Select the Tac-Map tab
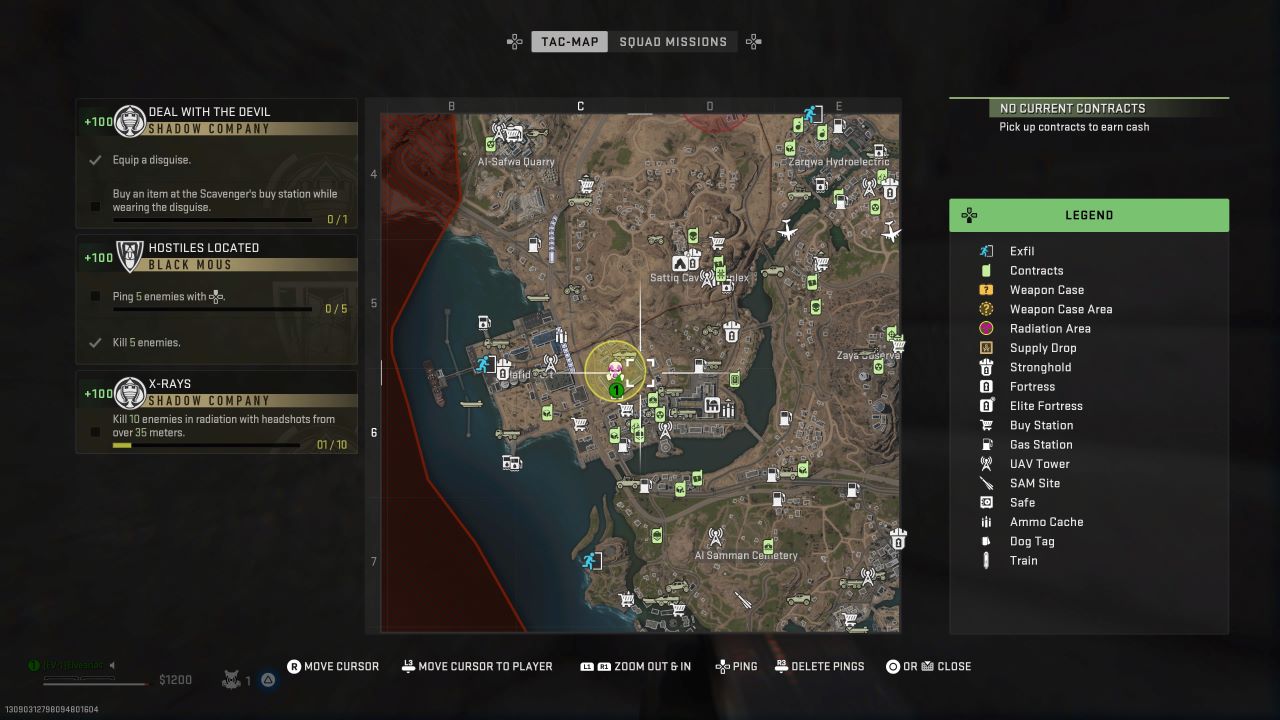The width and height of the screenshot is (1280, 720). click(x=569, y=41)
